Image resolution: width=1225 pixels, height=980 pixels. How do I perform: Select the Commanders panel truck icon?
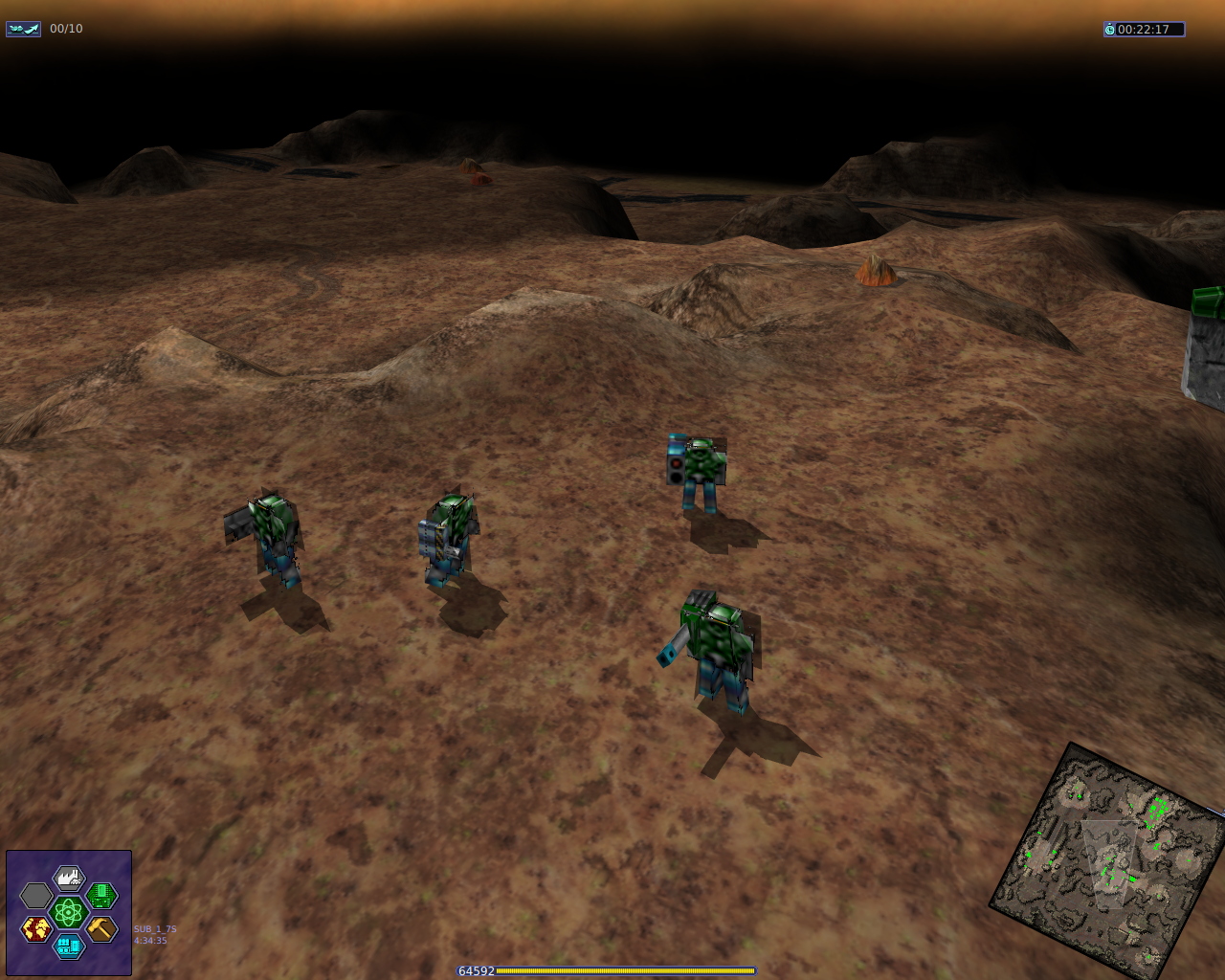point(69,947)
